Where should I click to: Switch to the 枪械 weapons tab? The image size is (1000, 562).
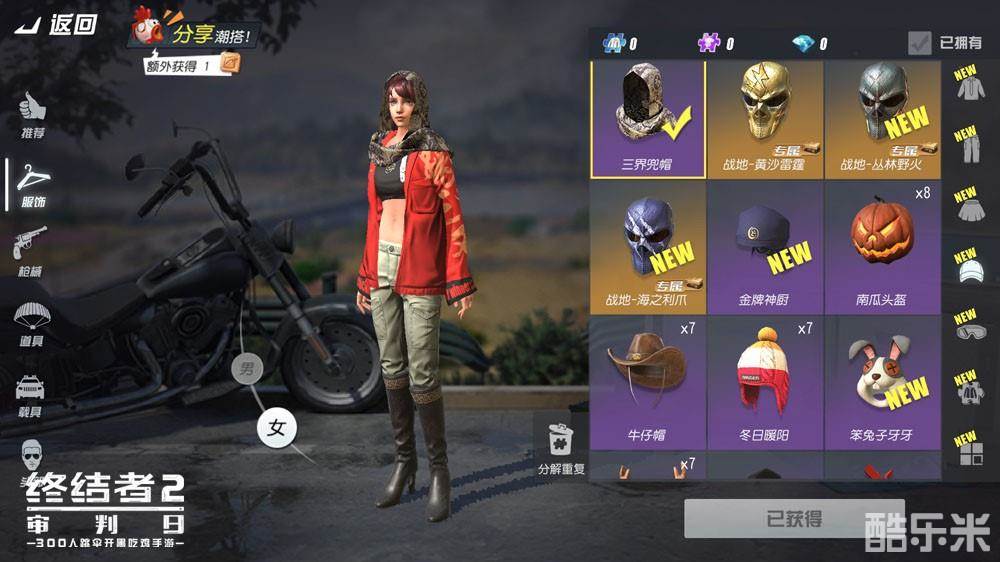click(x=31, y=251)
